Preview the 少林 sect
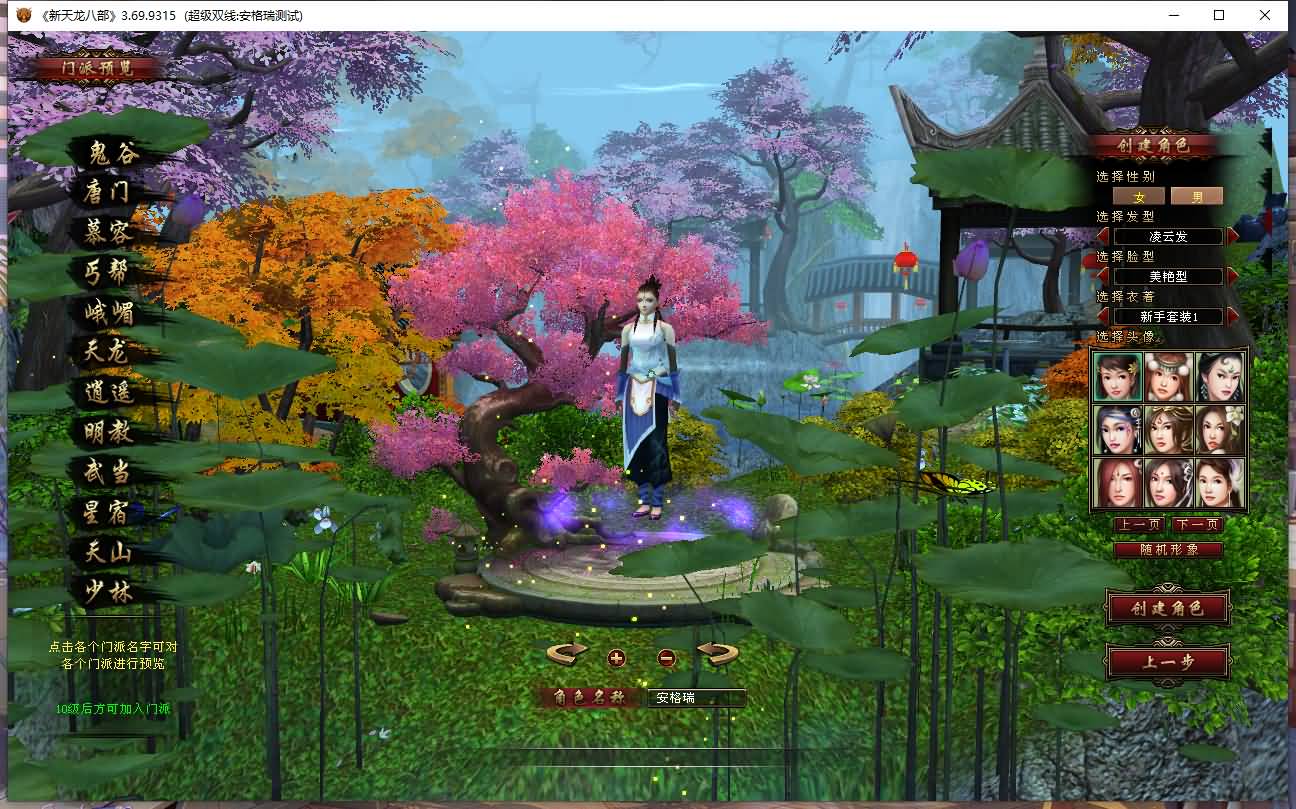This screenshot has height=809, width=1296. point(108,591)
